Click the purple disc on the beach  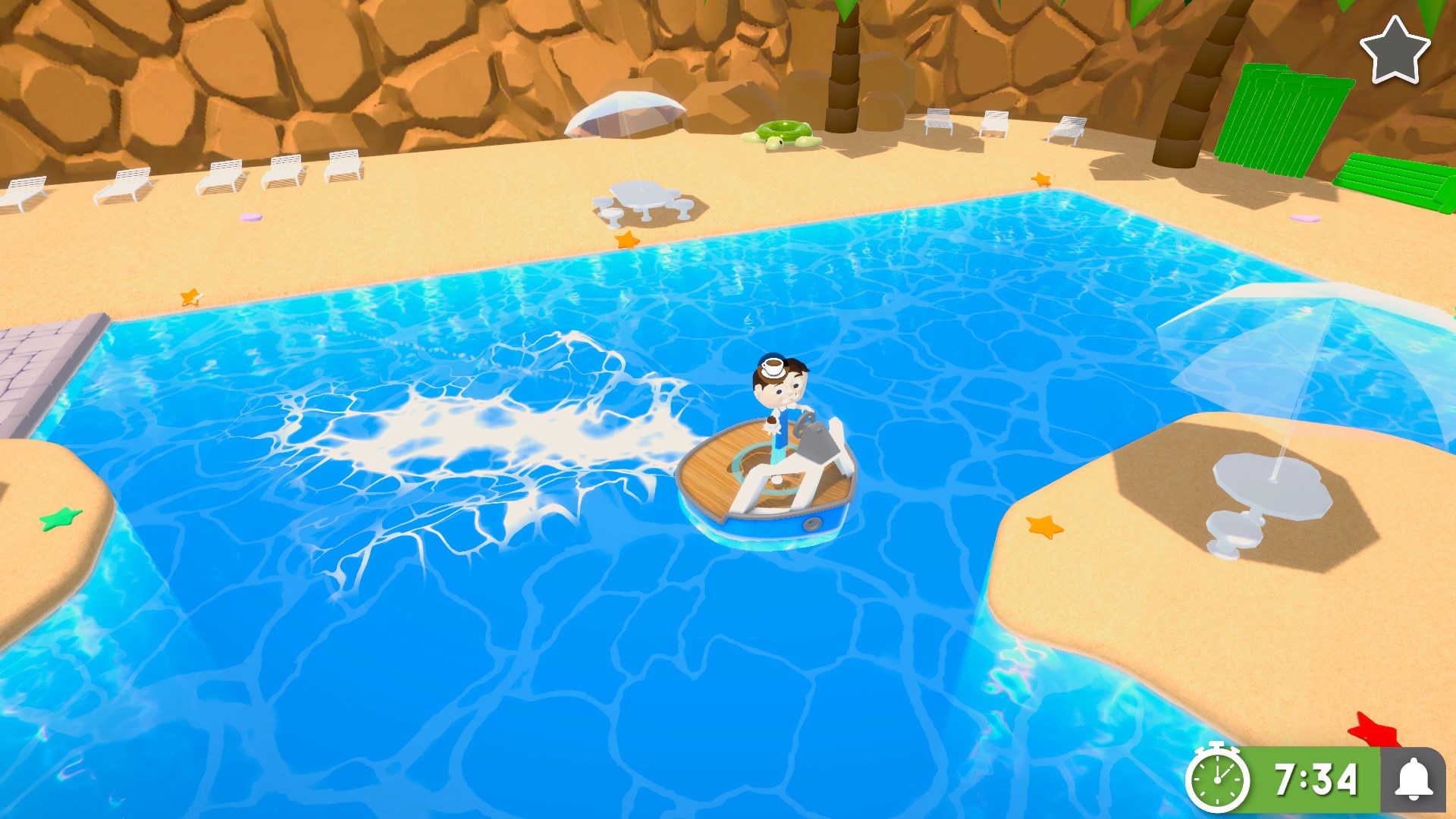pyautogui.click(x=252, y=218)
